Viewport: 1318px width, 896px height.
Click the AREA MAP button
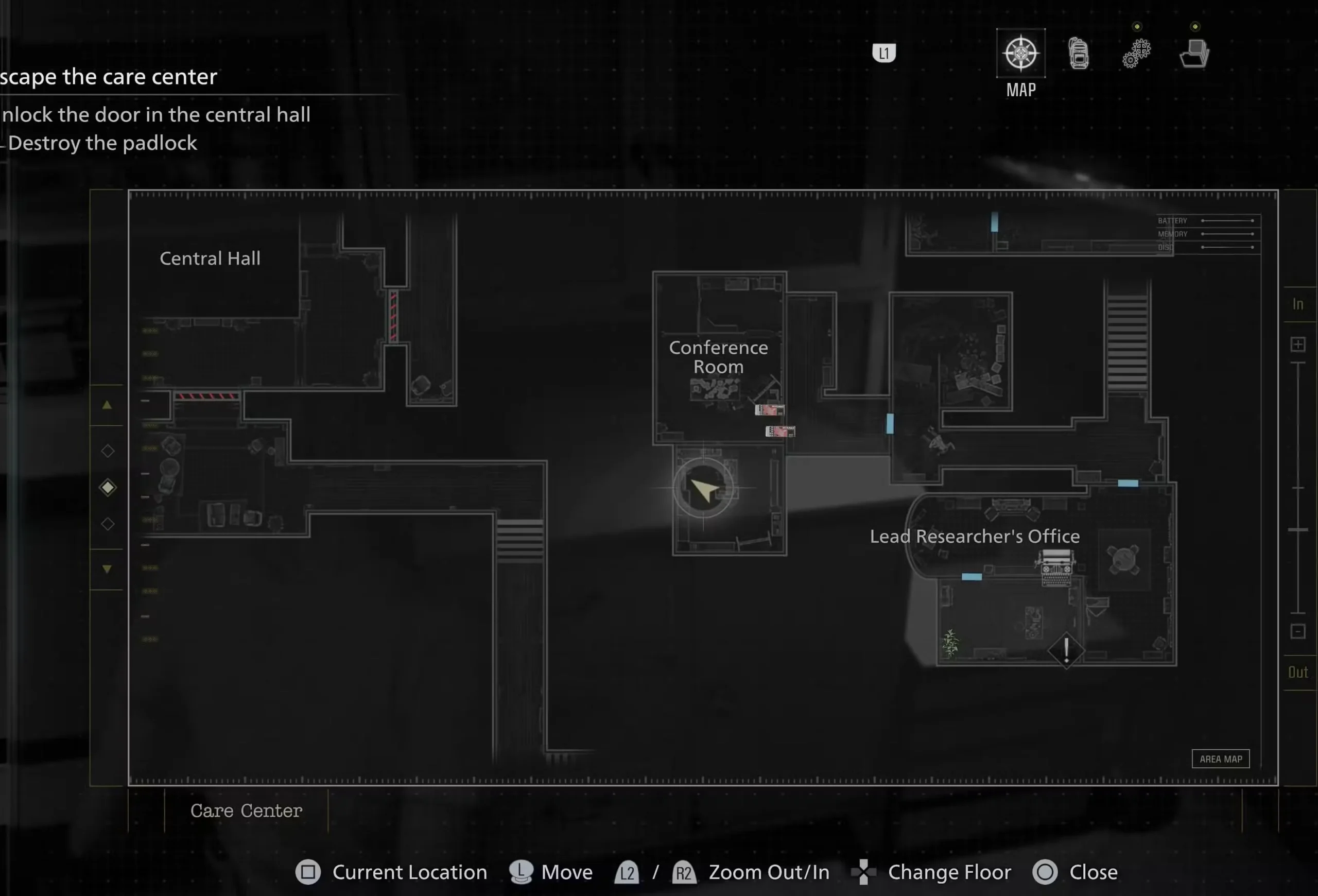pos(1221,759)
